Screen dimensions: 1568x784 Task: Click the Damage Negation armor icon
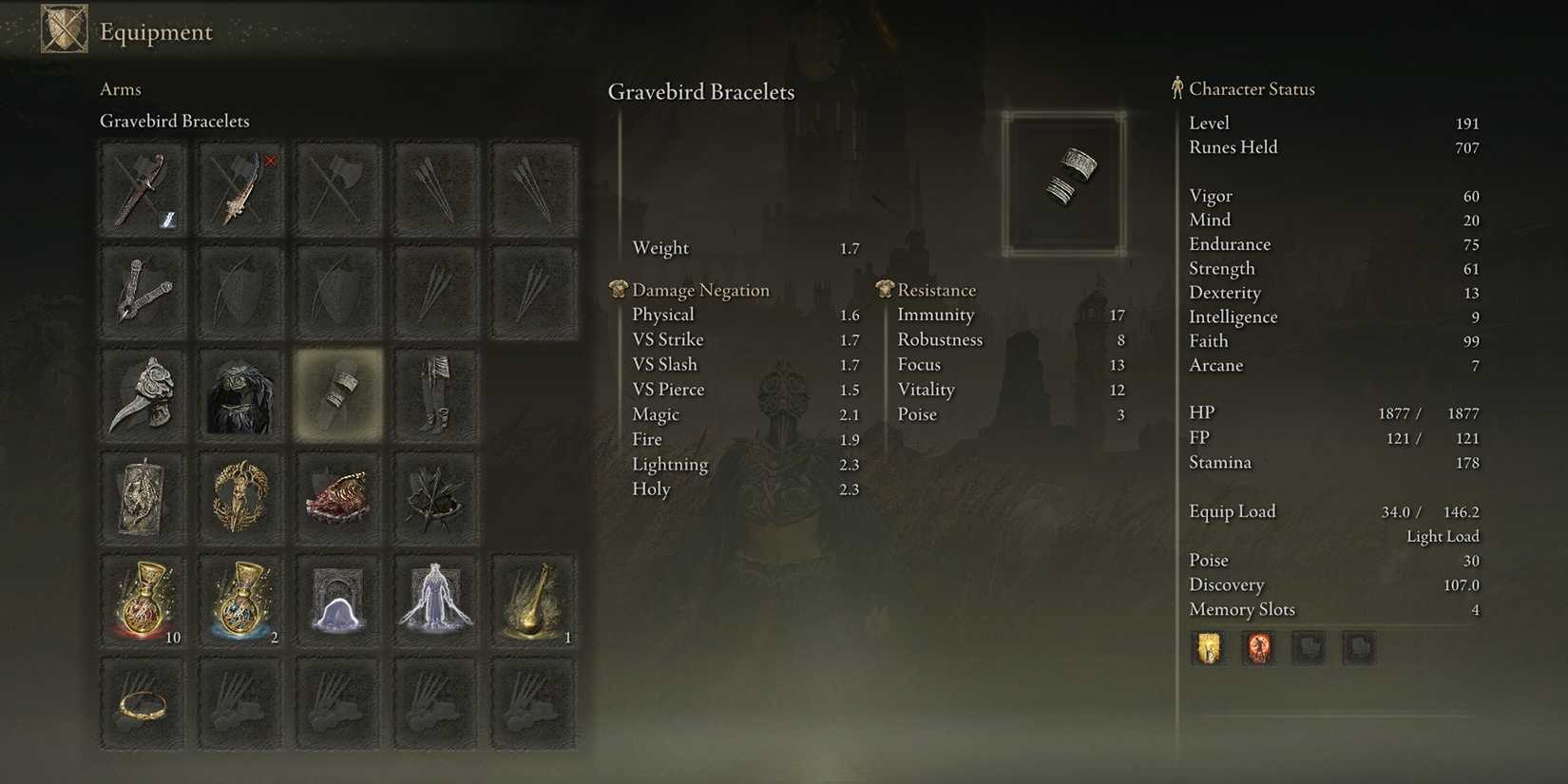[x=619, y=289]
